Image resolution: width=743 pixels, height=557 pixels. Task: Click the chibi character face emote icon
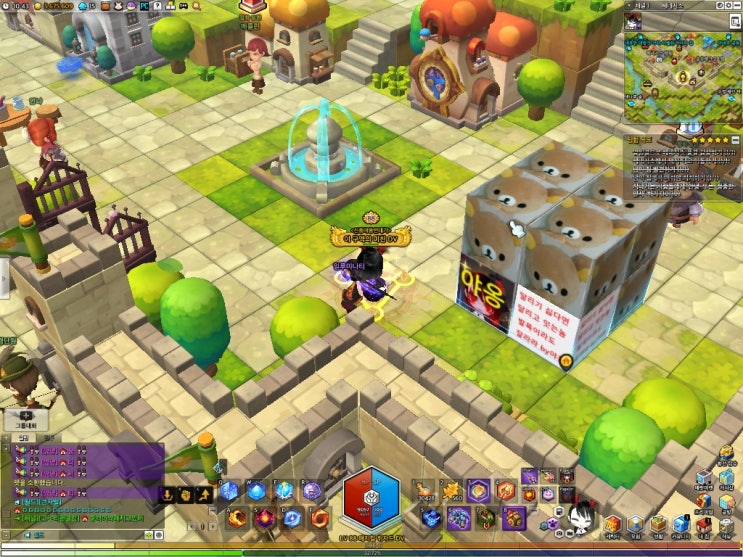[x=579, y=515]
